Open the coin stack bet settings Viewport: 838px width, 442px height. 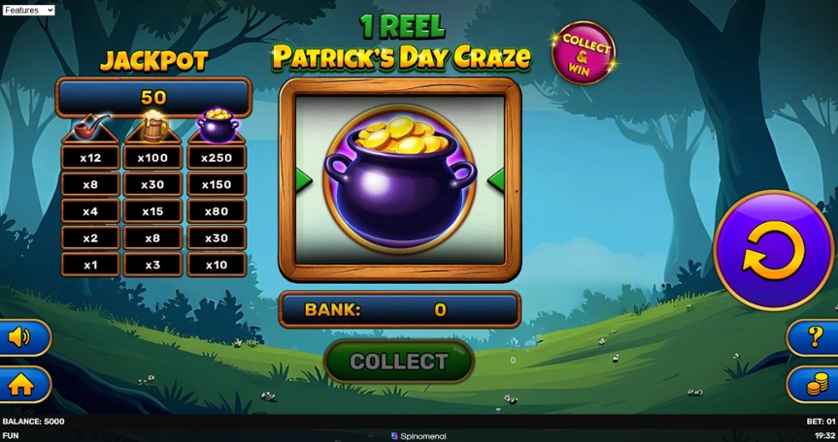point(817,384)
